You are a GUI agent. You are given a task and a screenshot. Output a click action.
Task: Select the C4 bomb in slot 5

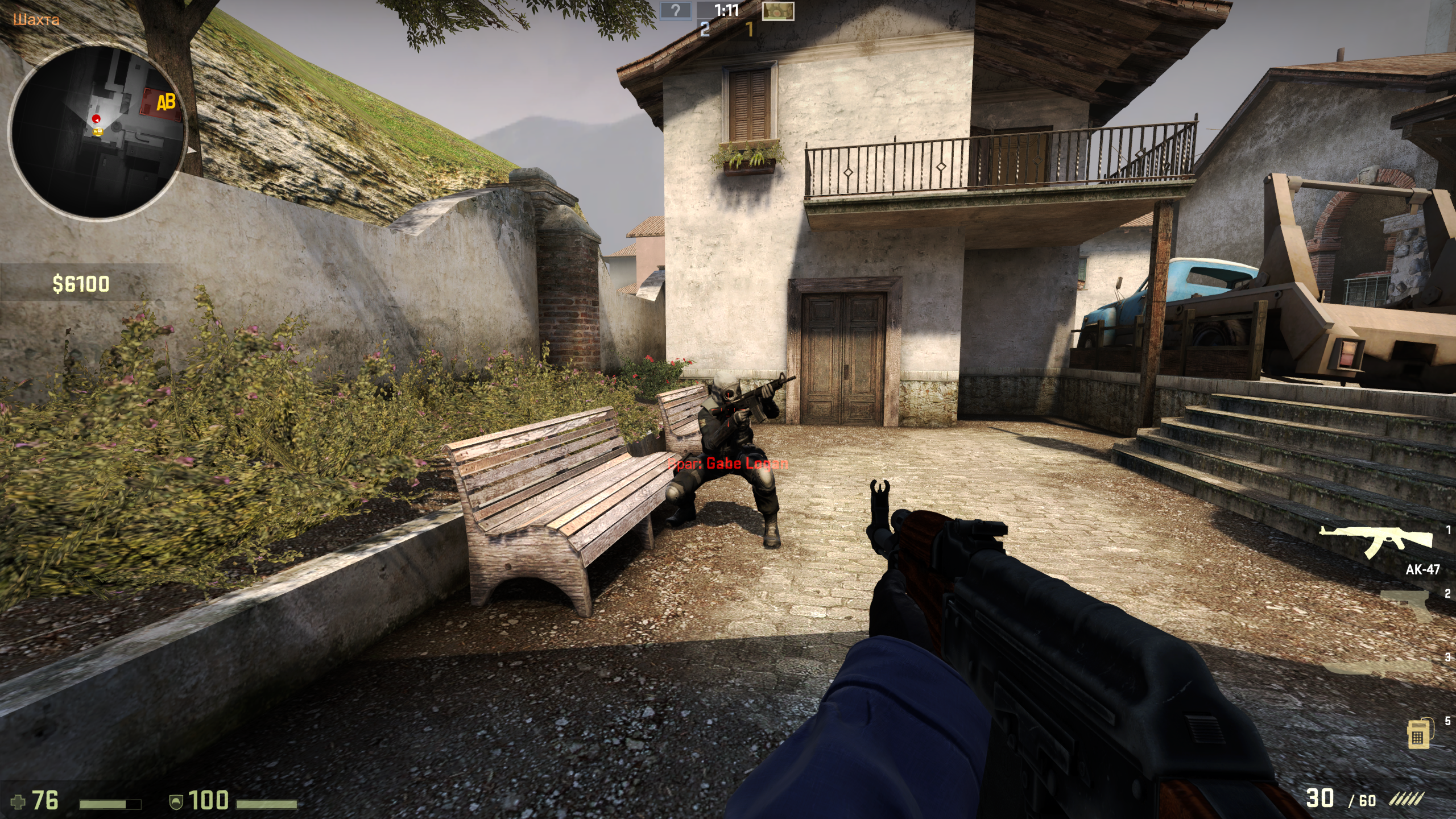[1418, 734]
